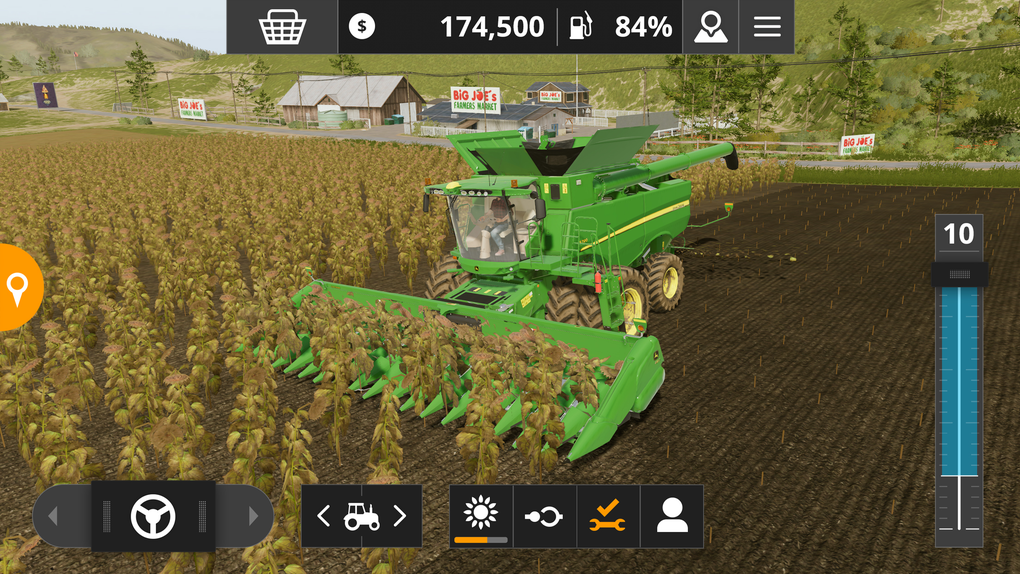This screenshot has width=1020, height=574.
Task: Toggle the harvester threshing icon
Action: pyautogui.click(x=481, y=515)
